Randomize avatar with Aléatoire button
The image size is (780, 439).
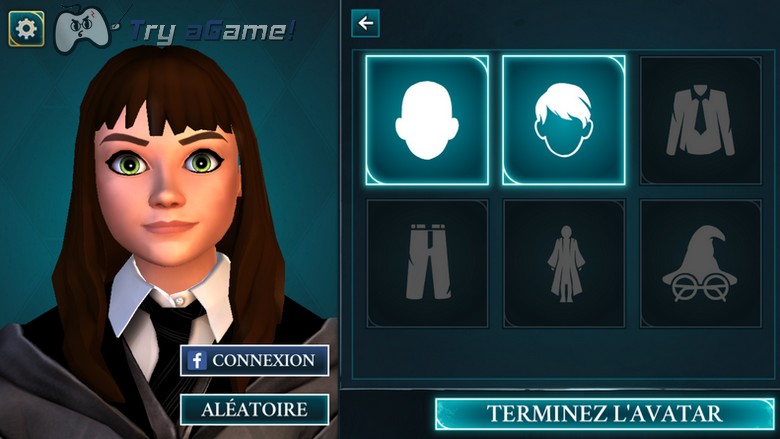click(x=255, y=408)
